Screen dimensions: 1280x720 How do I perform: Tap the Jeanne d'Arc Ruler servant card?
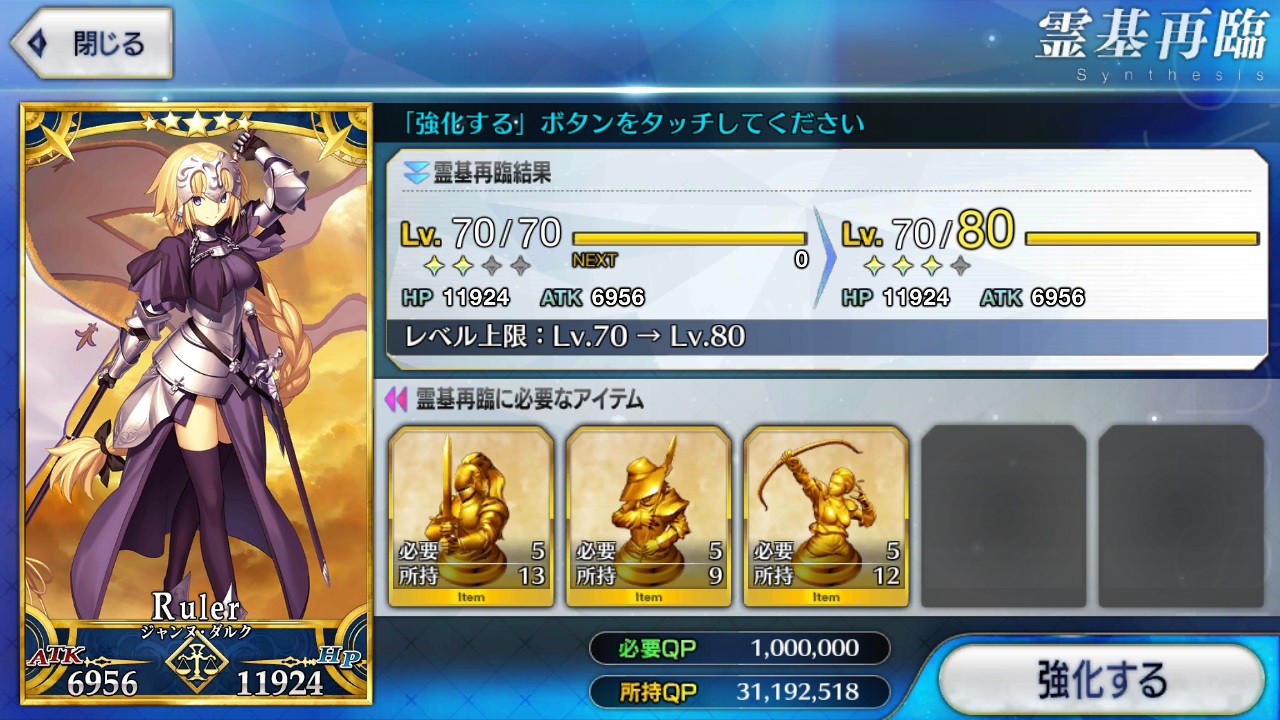pos(197,400)
